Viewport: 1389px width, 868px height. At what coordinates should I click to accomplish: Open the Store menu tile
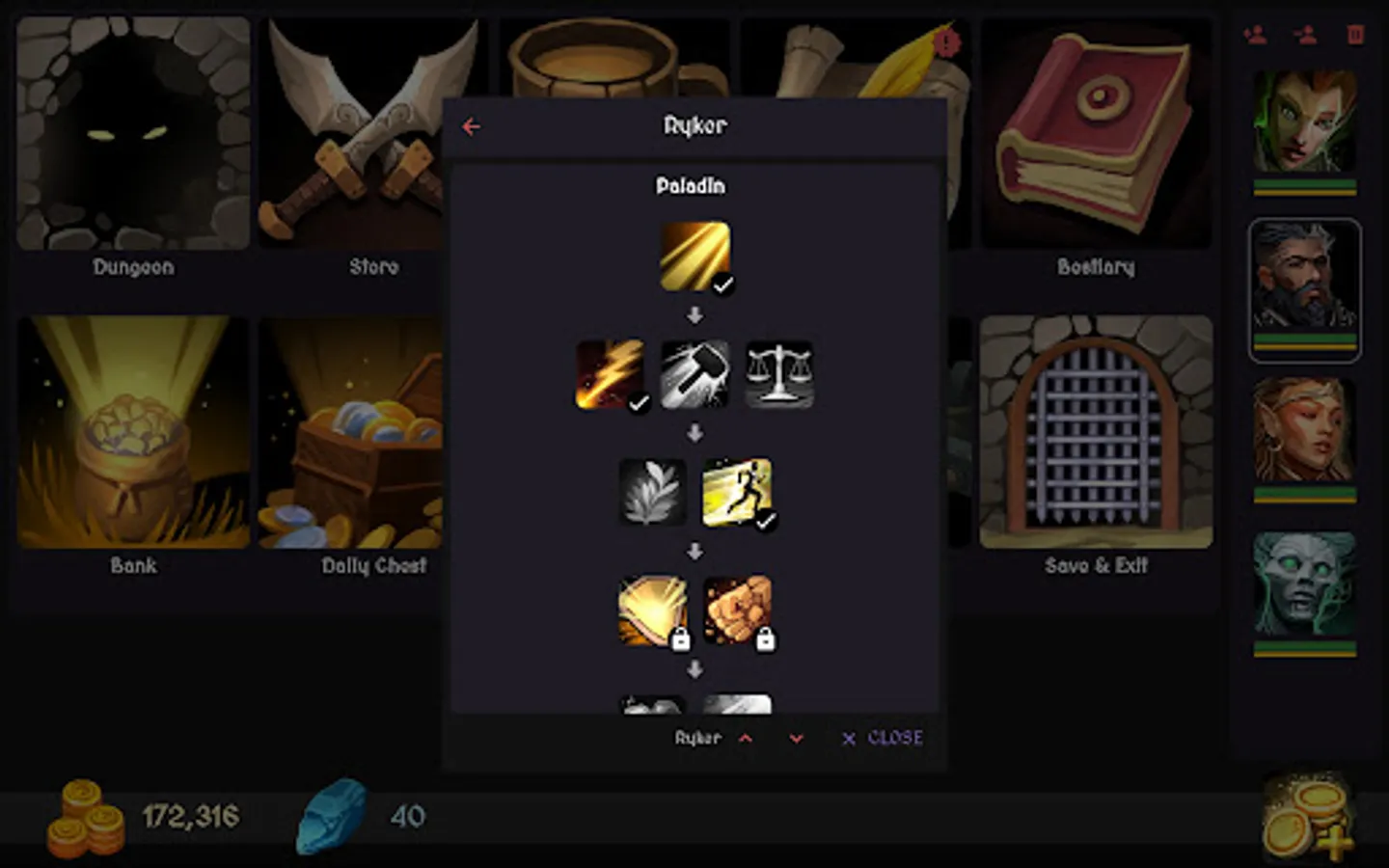[x=372, y=135]
